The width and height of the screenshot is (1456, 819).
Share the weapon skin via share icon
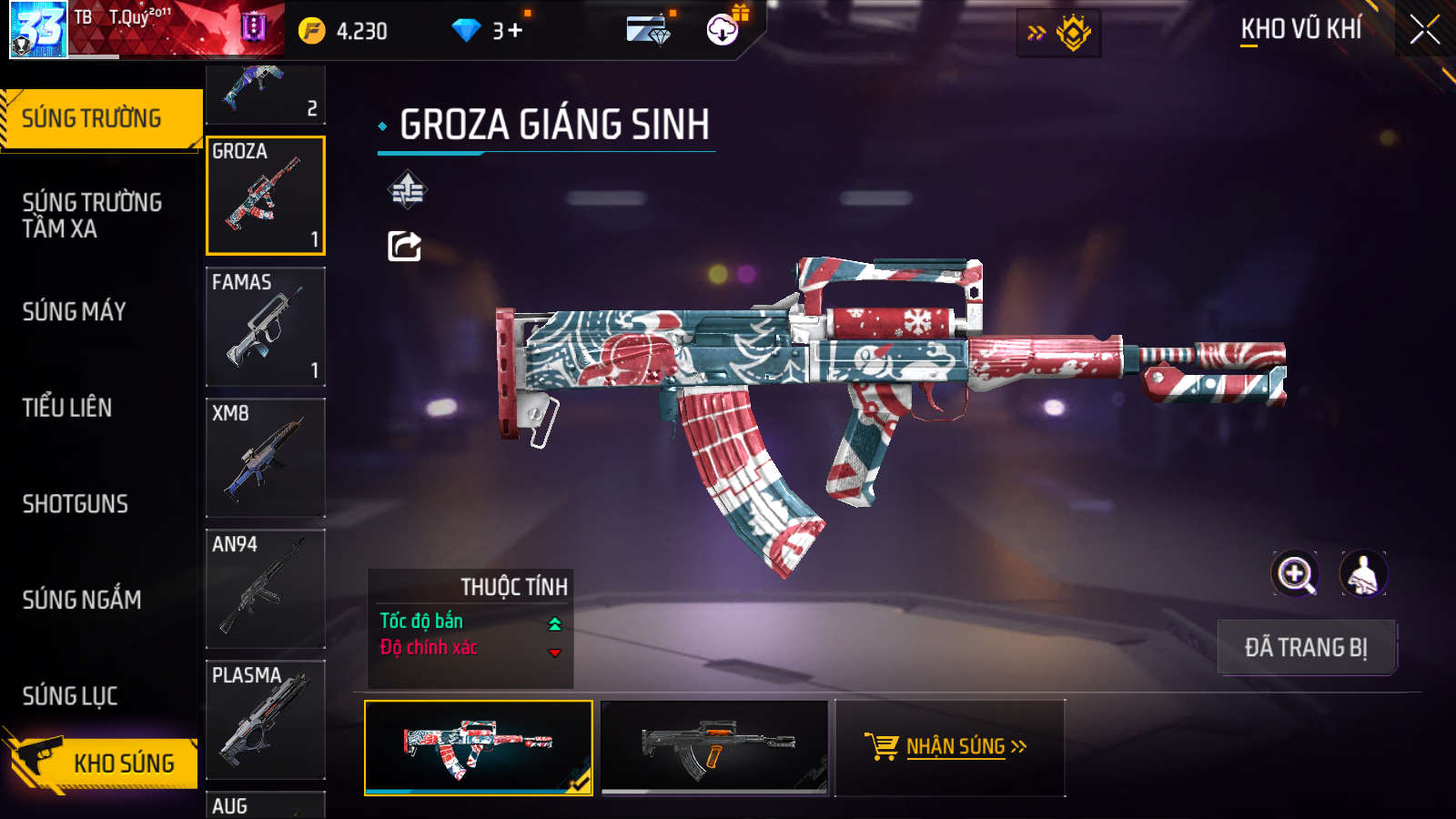405,246
